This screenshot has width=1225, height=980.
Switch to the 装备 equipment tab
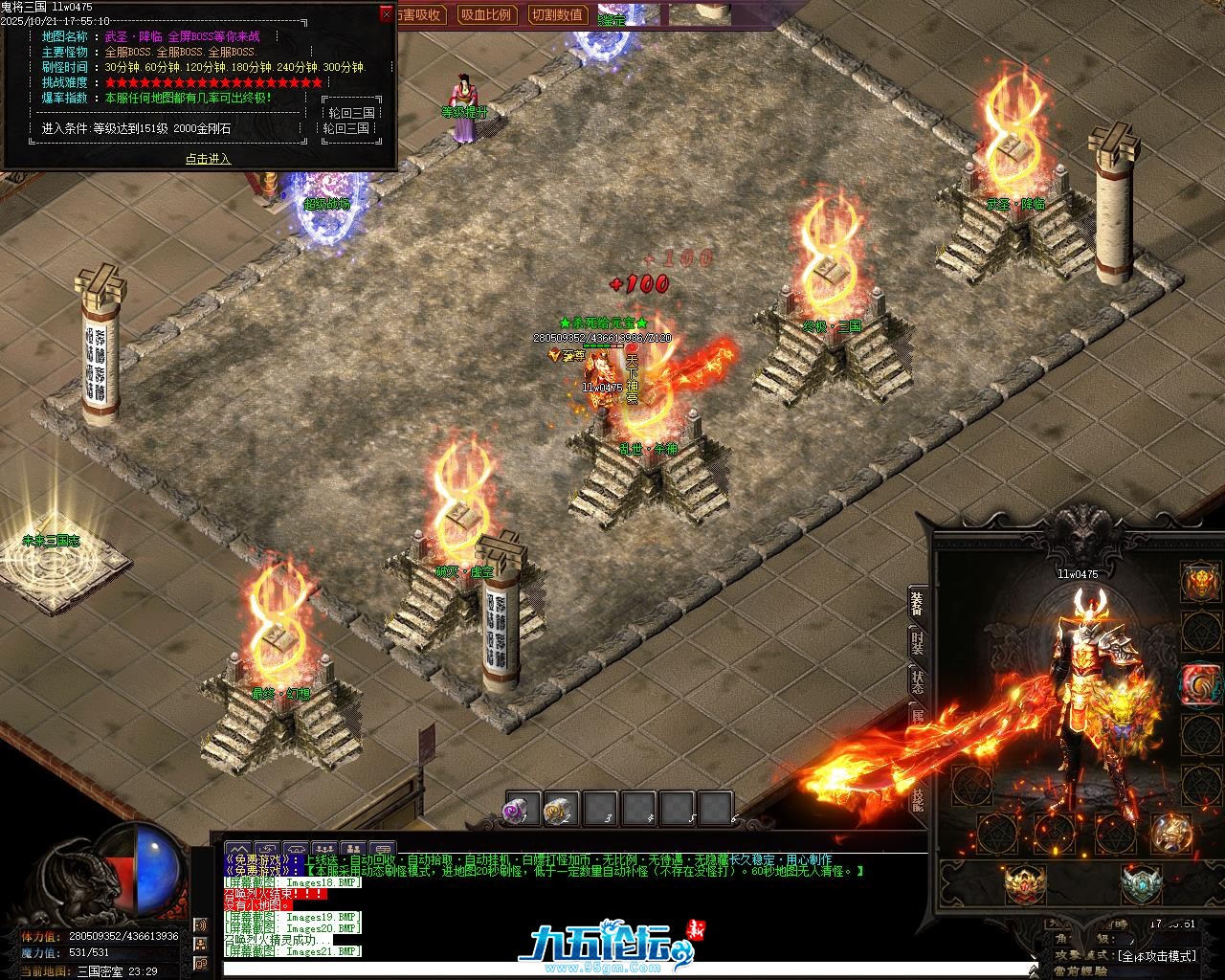[917, 602]
